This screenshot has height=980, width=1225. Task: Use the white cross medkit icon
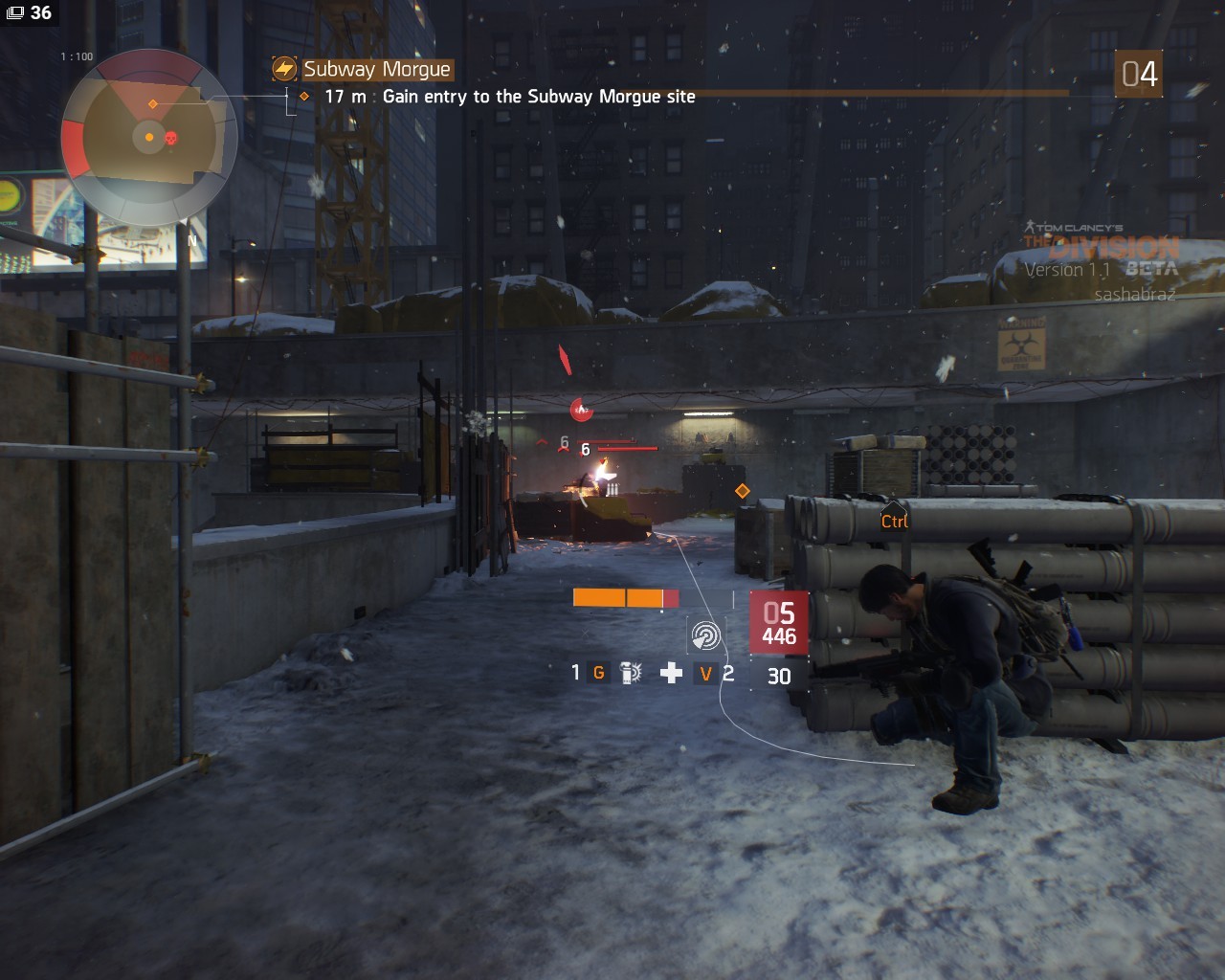tap(671, 673)
